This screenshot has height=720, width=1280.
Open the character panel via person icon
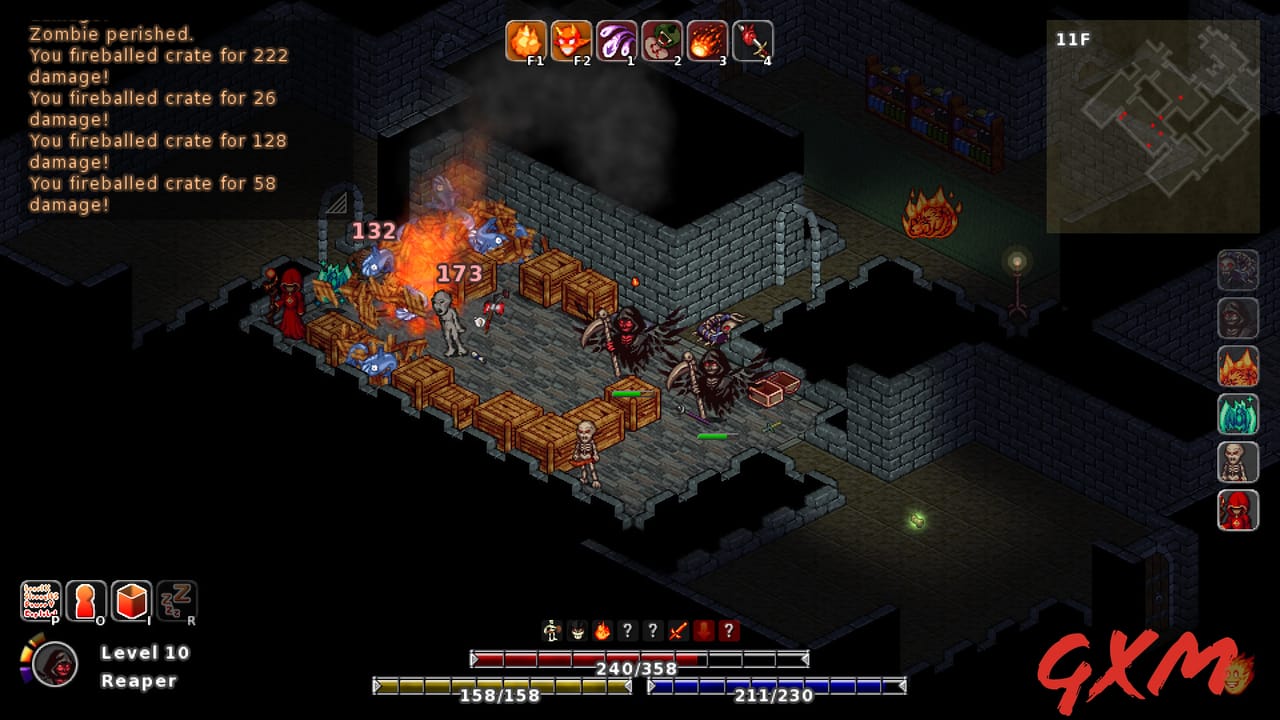[84, 600]
